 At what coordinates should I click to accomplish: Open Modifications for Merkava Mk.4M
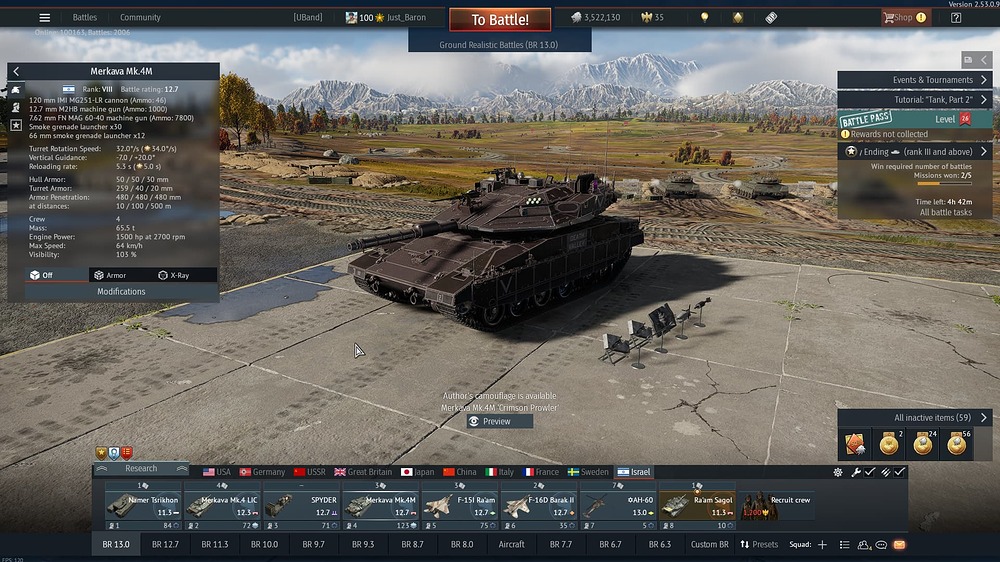pyautogui.click(x=121, y=291)
